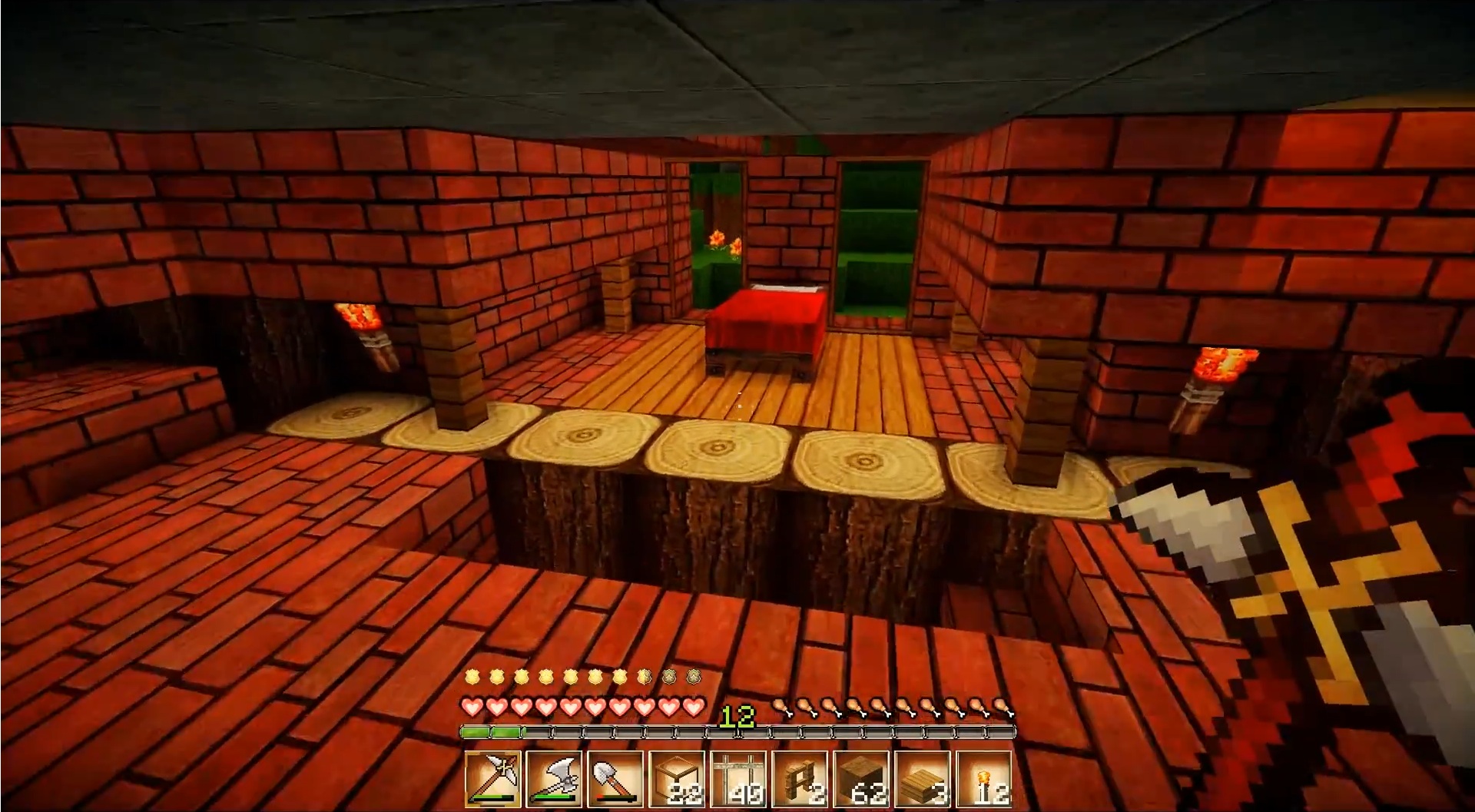Viewport: 1475px width, 812px height.
Task: Select the glass block stack of 22
Action: coord(677,779)
